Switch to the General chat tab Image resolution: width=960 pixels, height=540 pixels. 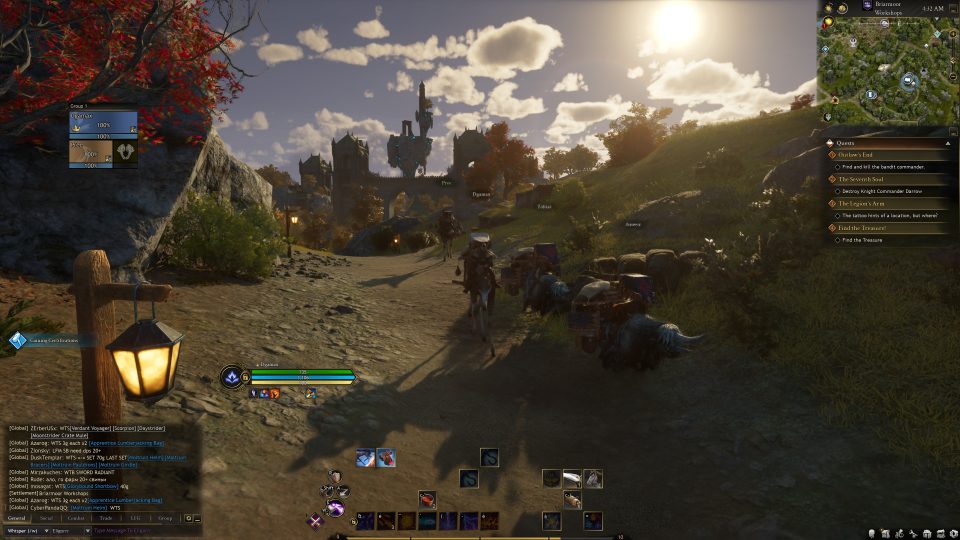coord(17,518)
